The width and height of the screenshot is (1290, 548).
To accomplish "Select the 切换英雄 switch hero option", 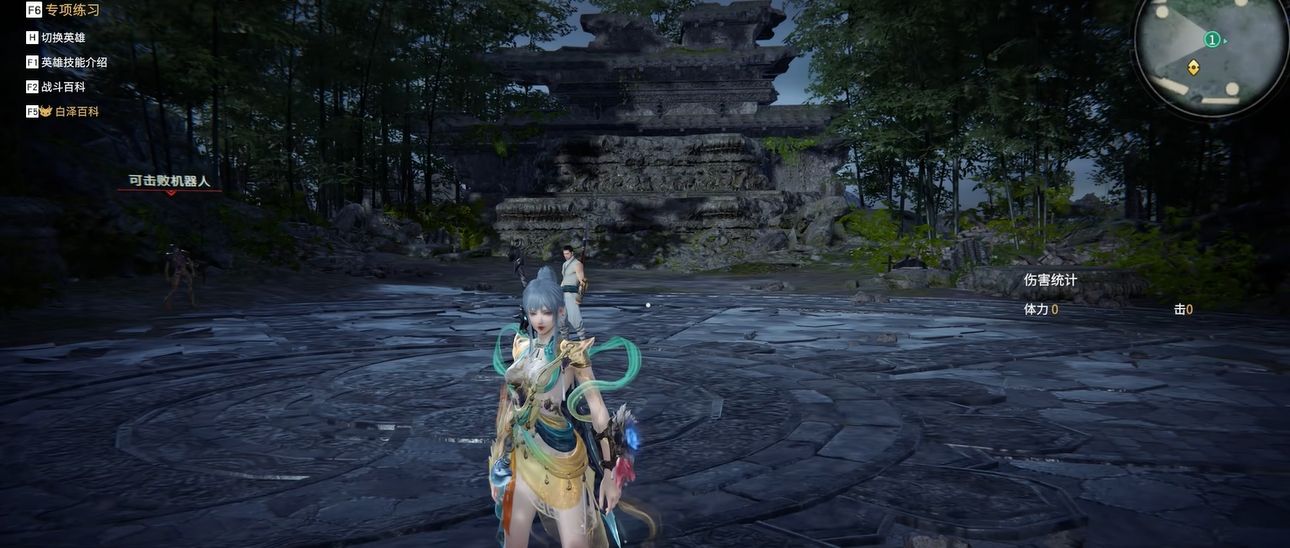I will point(62,37).
